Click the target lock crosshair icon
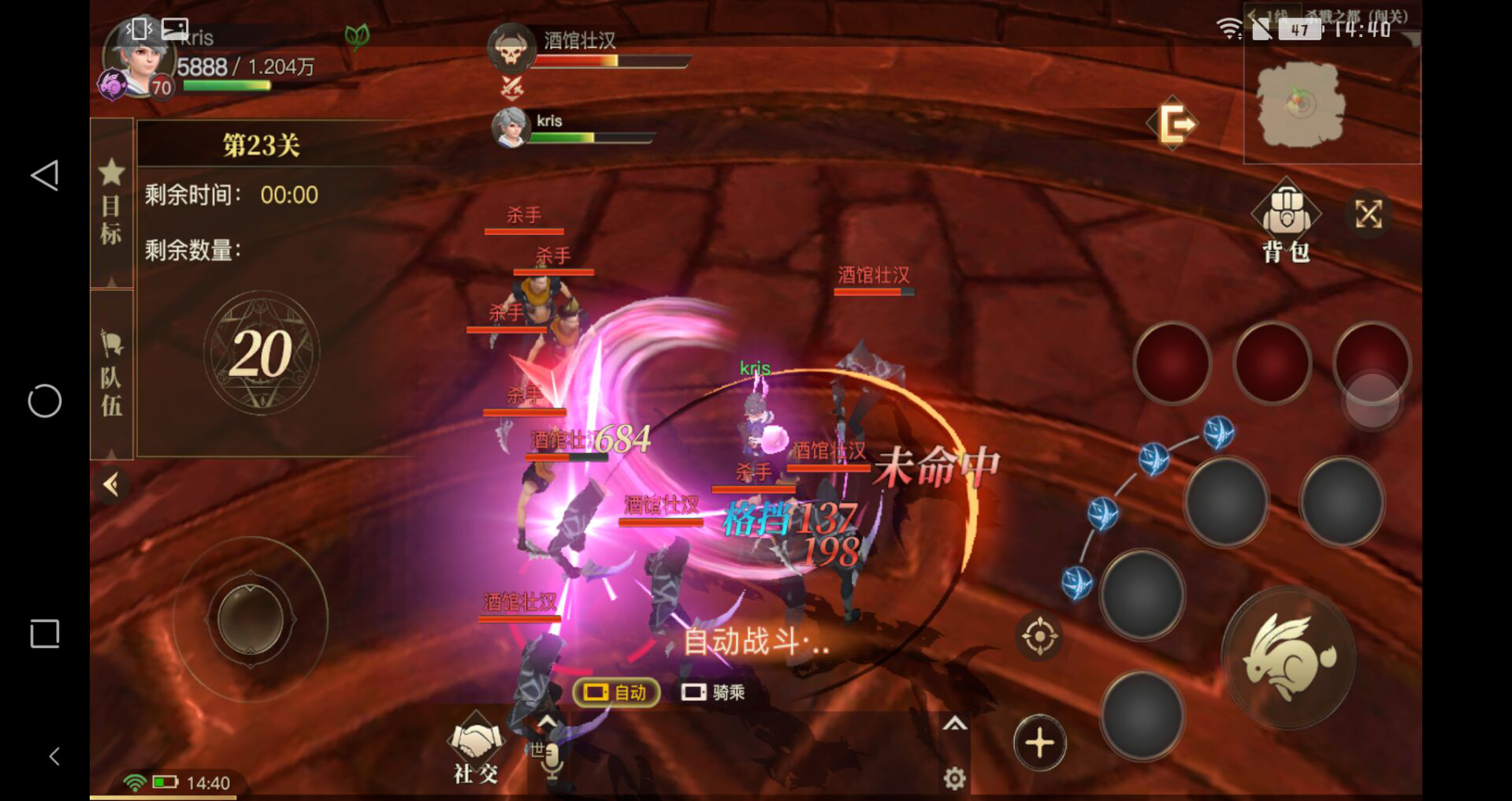Viewport: 1512px width, 801px height. [1038, 636]
